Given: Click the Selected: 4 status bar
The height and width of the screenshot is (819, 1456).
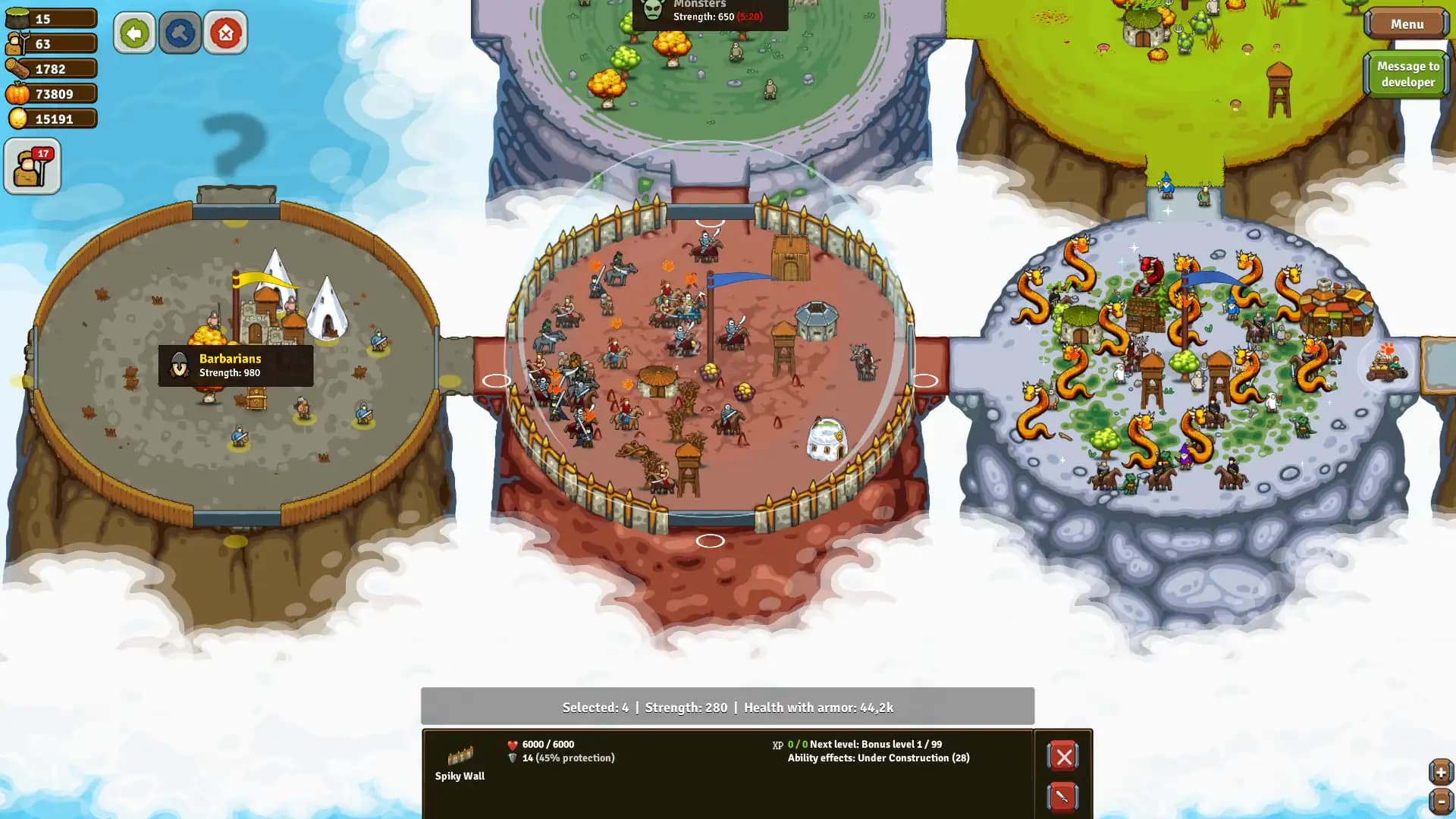Looking at the screenshot, I should coord(728,707).
